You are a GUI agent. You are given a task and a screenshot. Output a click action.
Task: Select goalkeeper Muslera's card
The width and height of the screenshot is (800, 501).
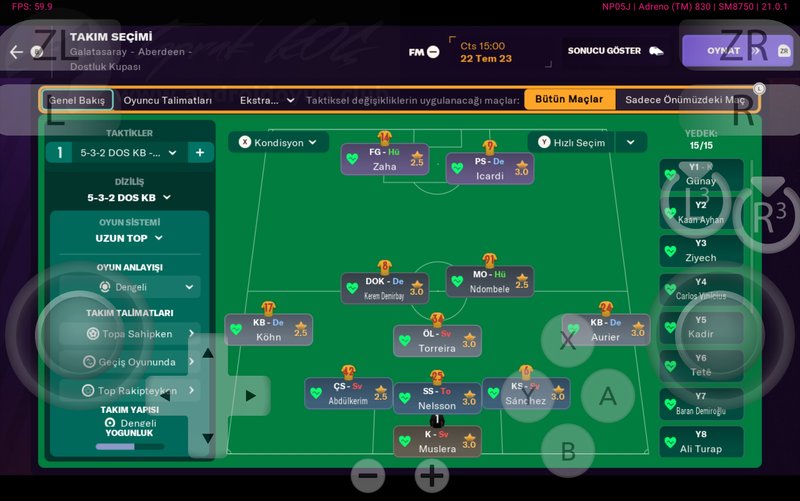pos(437,442)
